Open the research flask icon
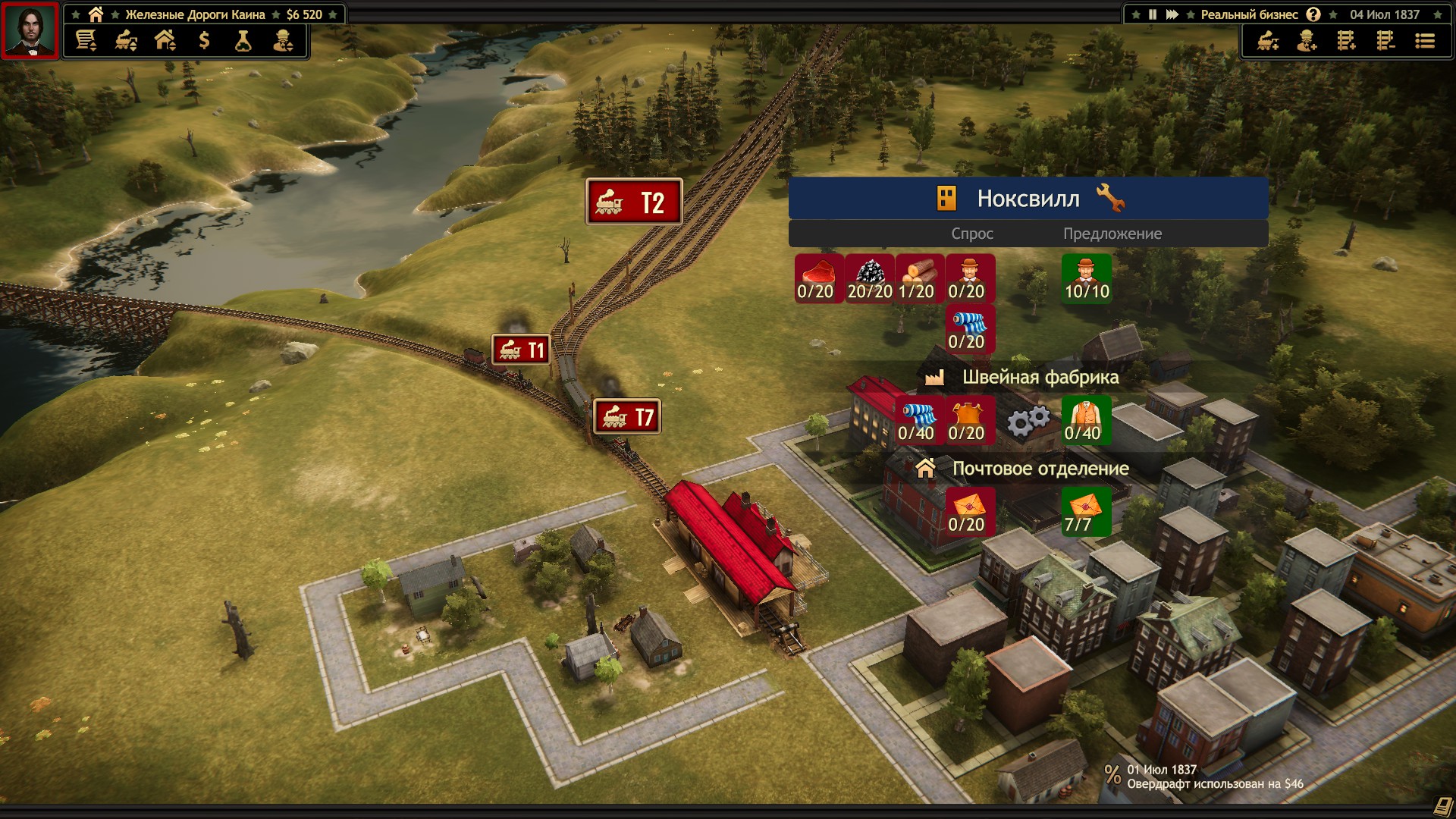Screen dimensions: 1456x819 tap(243, 41)
